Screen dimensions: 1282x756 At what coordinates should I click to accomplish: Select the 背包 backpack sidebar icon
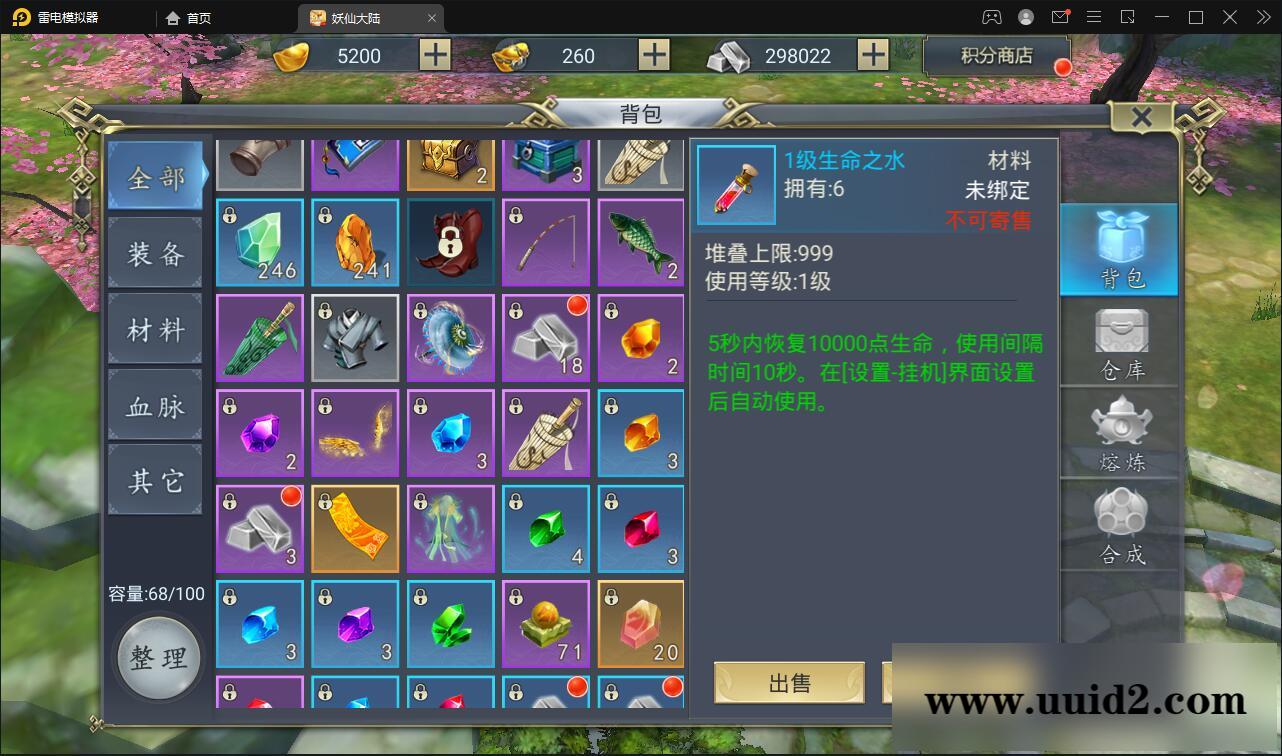coord(1119,250)
